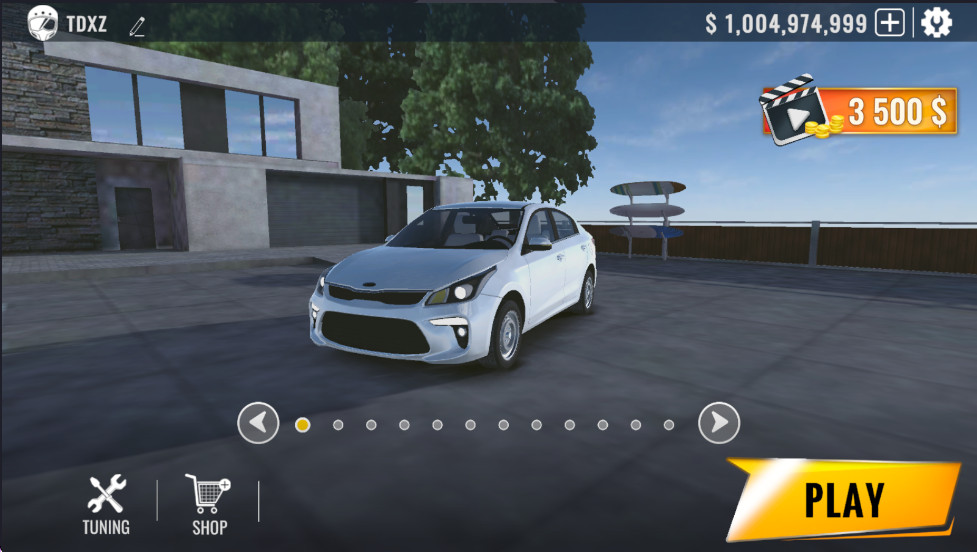The width and height of the screenshot is (977, 552).
Task: Edit the player name with pencil icon
Action: click(137, 26)
